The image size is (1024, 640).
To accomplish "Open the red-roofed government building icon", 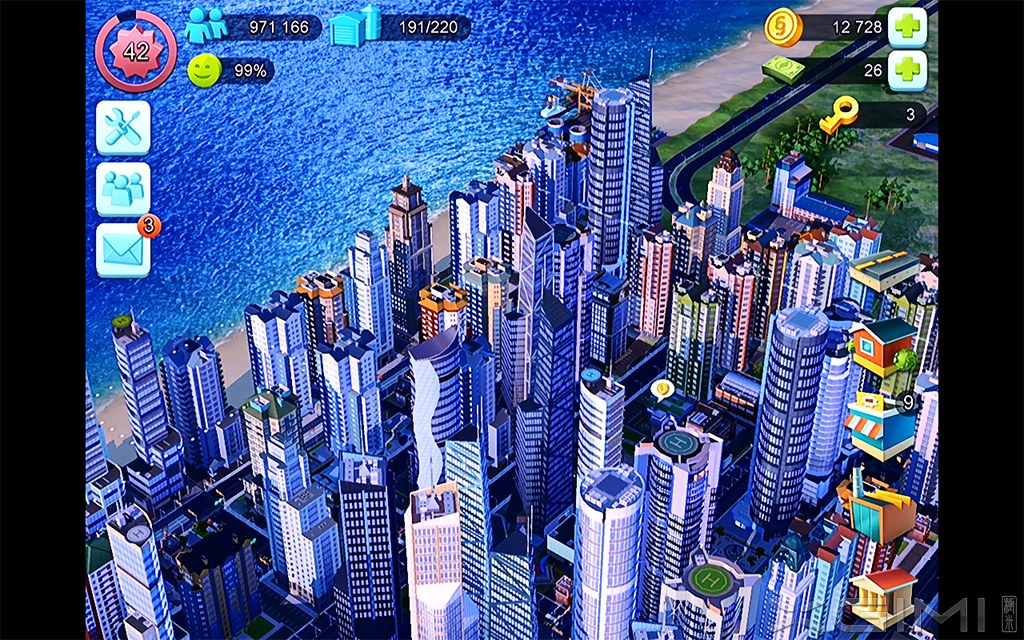I will (x=885, y=592).
